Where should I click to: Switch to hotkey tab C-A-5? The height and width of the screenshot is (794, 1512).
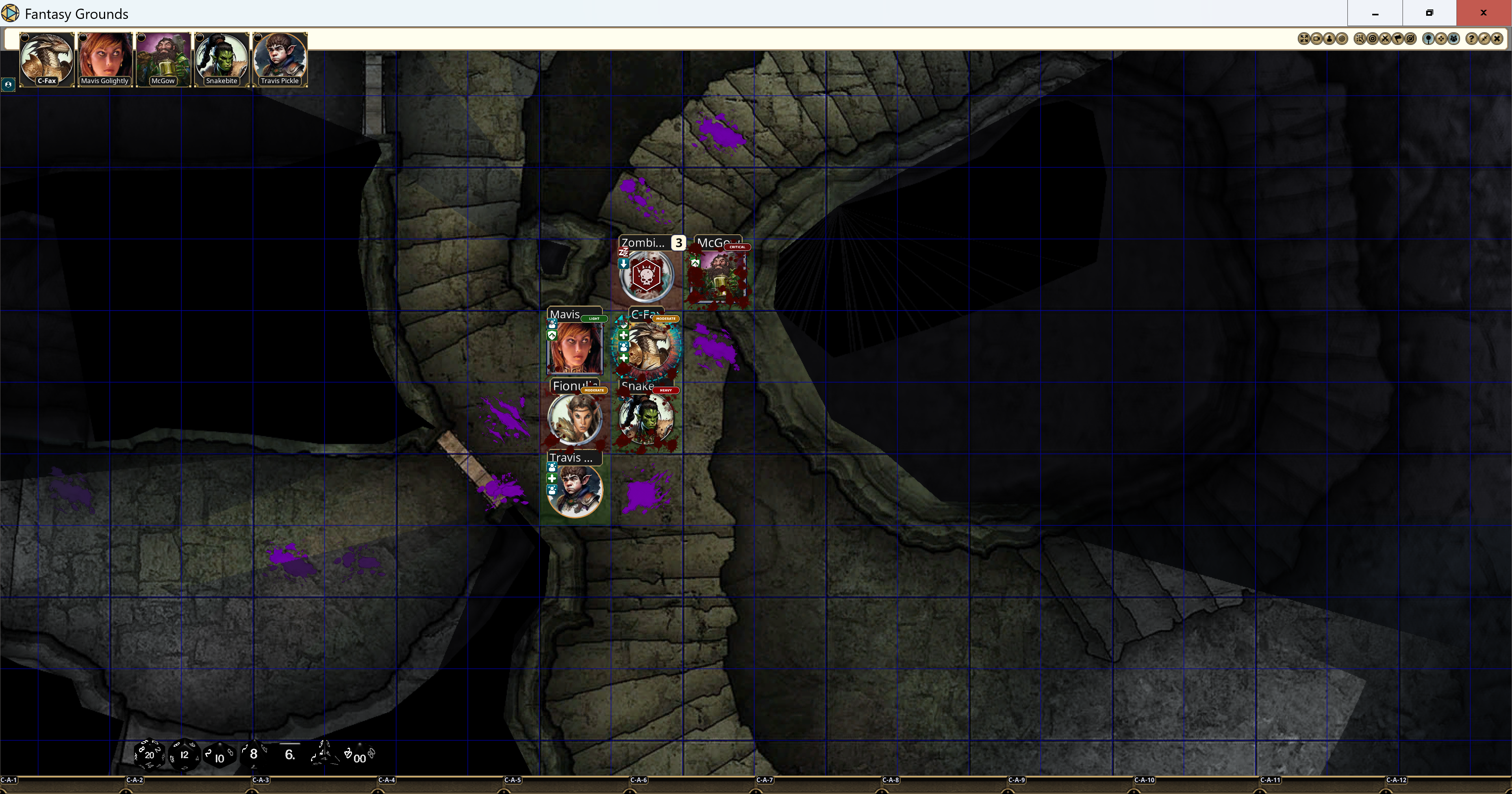point(513,781)
